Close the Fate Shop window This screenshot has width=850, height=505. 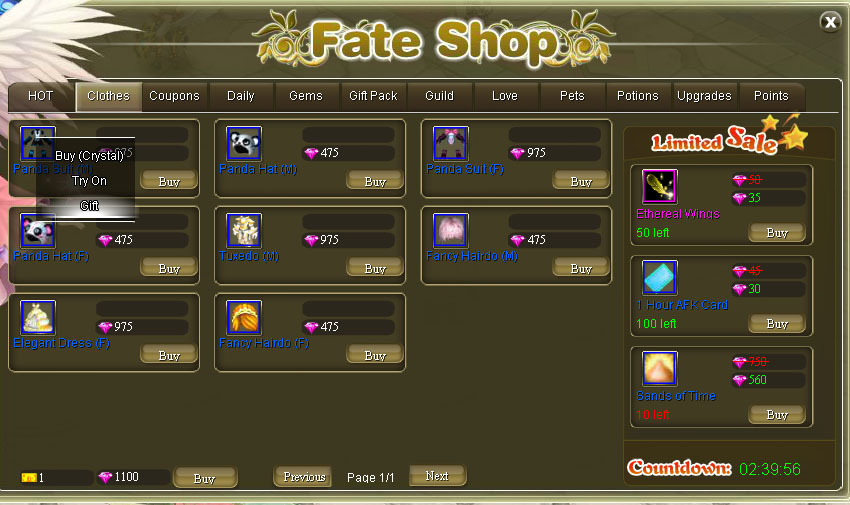(830, 22)
